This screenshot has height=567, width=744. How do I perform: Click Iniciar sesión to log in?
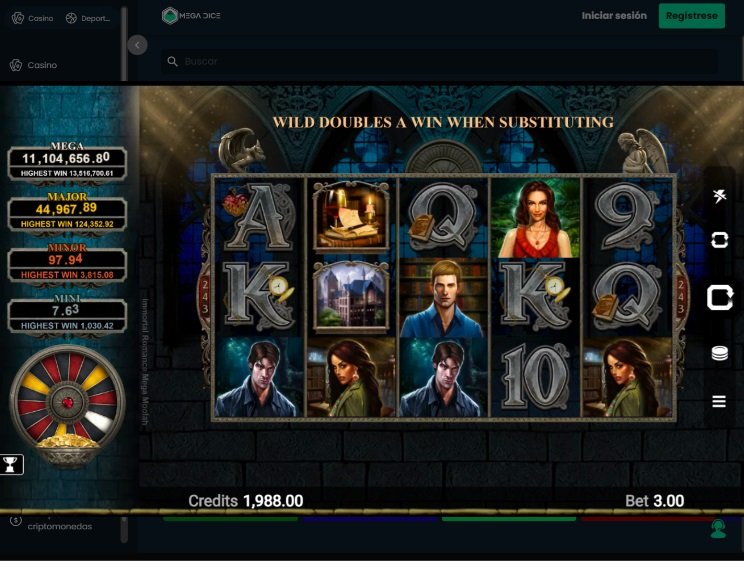[x=614, y=16]
